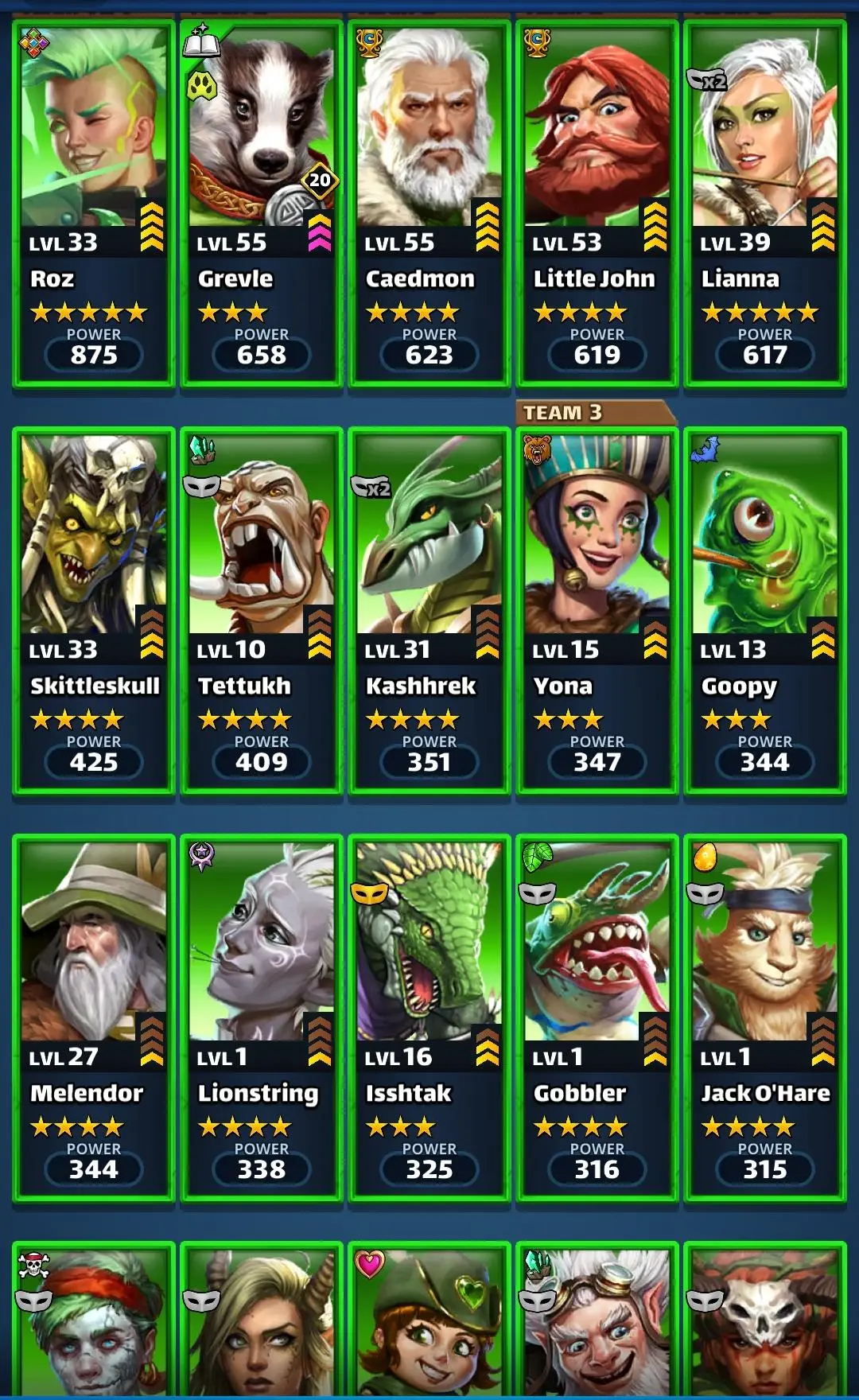
Task: Tap the Little John hero card
Action: [x=597, y=204]
